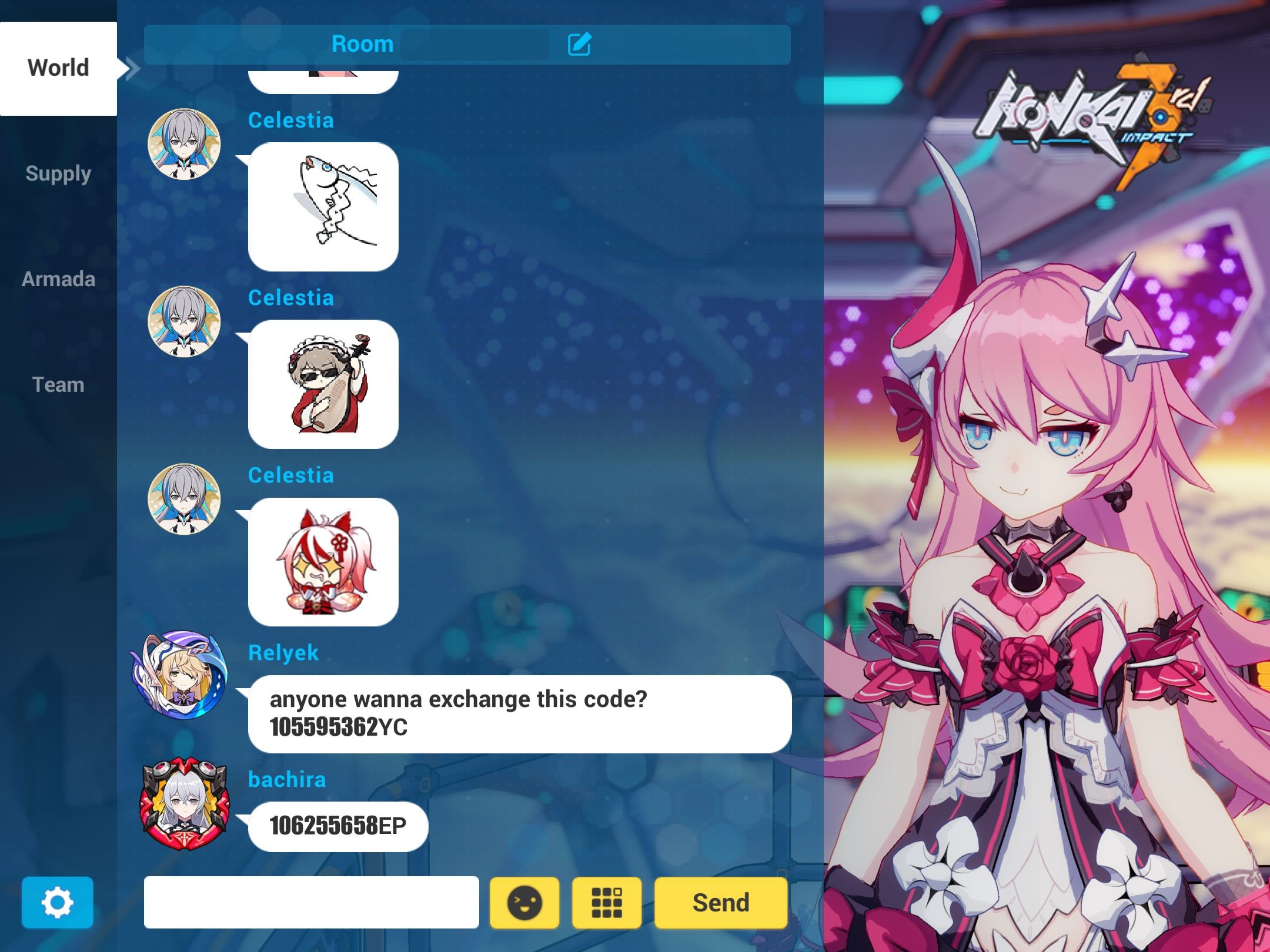Viewport: 1270px width, 952px height.
Task: Click Celestia's fish sticker message
Action: [x=323, y=204]
